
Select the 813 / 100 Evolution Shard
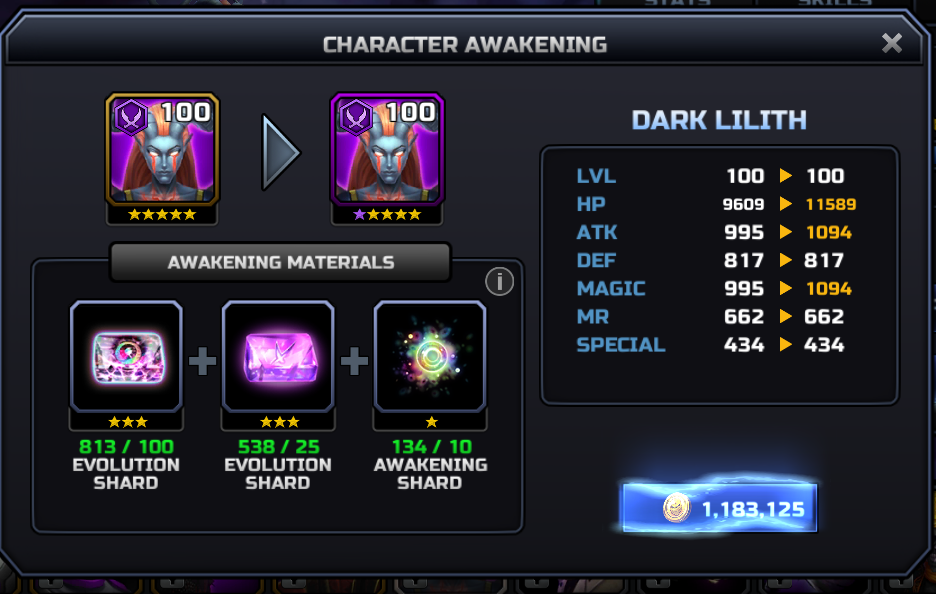tap(126, 356)
